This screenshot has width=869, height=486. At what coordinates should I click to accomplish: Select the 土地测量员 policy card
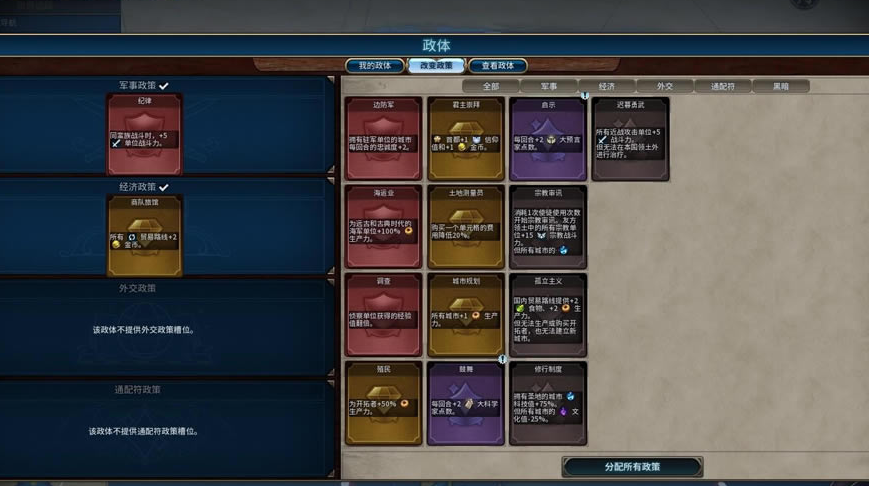(x=466, y=227)
